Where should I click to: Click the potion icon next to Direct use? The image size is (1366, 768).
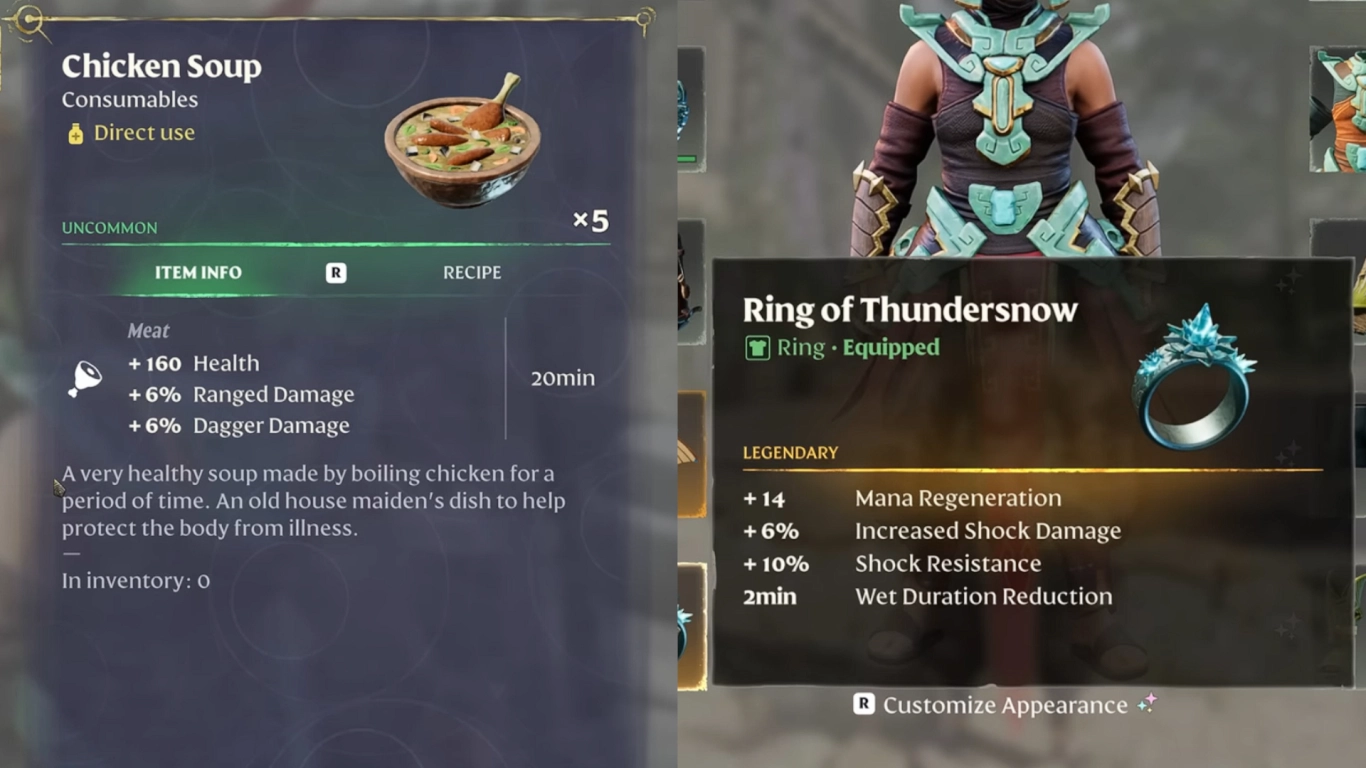coord(75,132)
